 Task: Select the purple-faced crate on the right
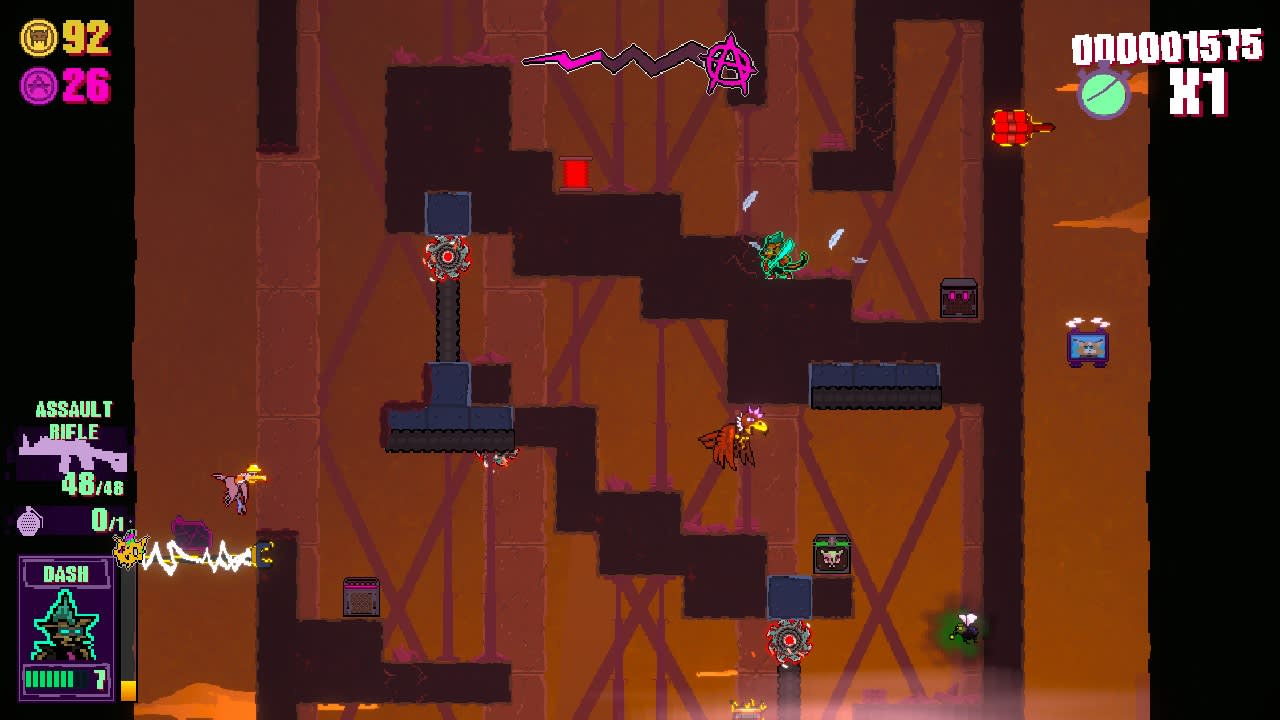(957, 298)
